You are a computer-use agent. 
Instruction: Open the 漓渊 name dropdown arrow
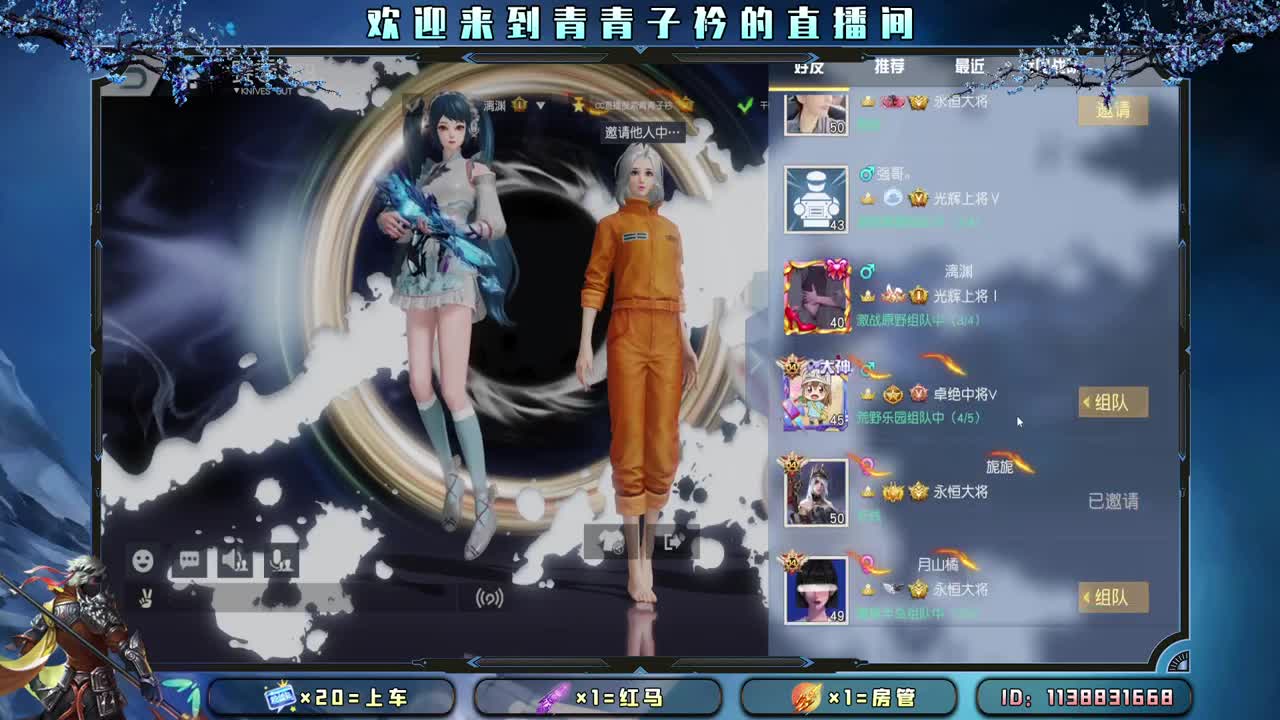click(541, 104)
